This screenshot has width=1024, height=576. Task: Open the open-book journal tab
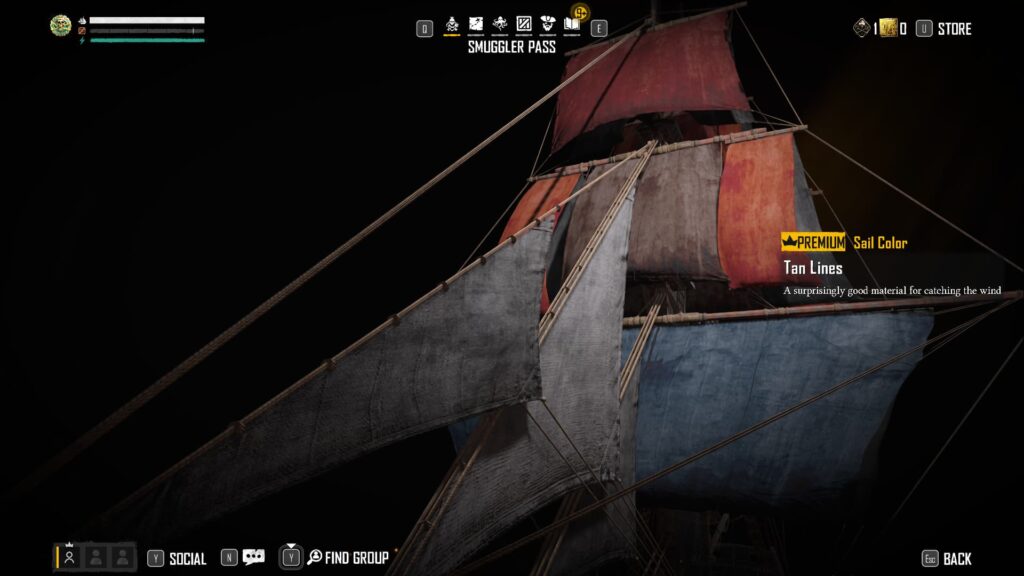click(572, 24)
